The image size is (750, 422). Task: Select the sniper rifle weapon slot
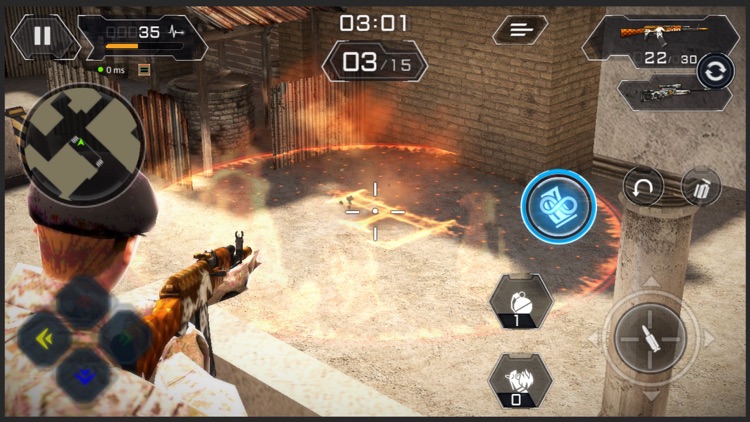click(662, 92)
